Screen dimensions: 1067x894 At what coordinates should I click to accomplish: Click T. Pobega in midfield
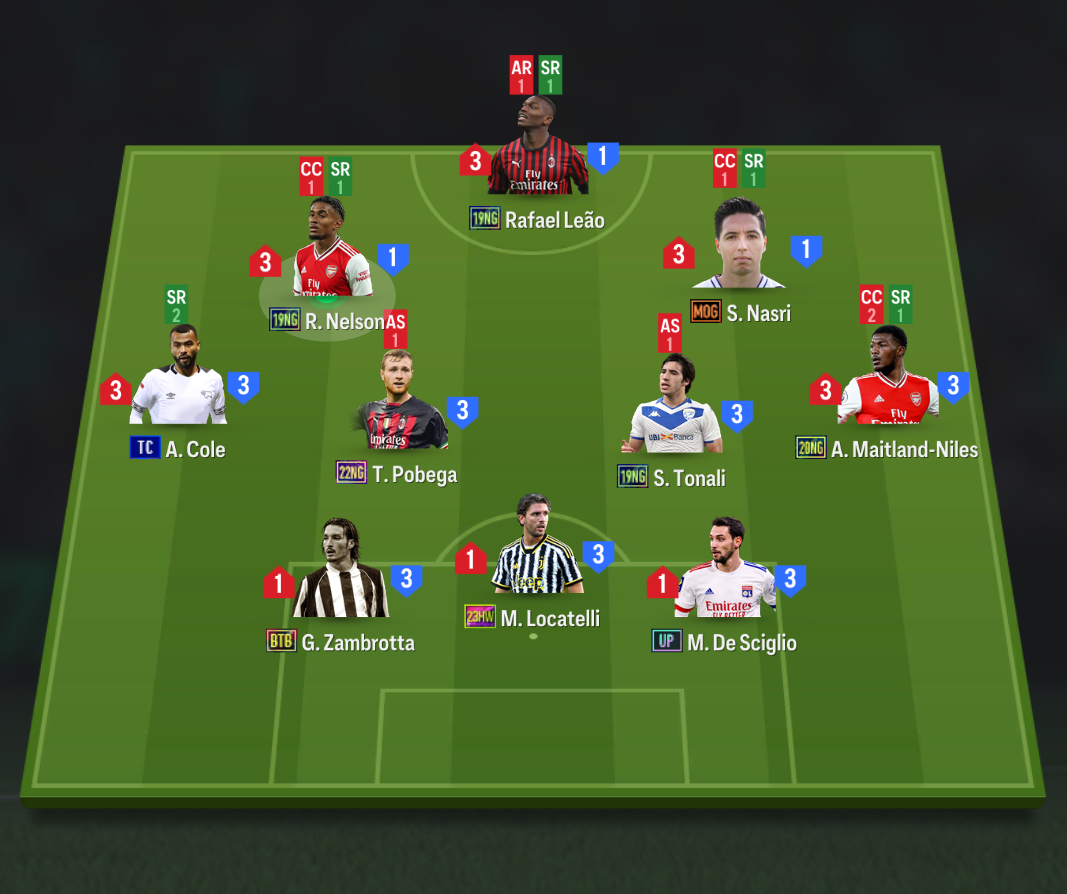[400, 405]
